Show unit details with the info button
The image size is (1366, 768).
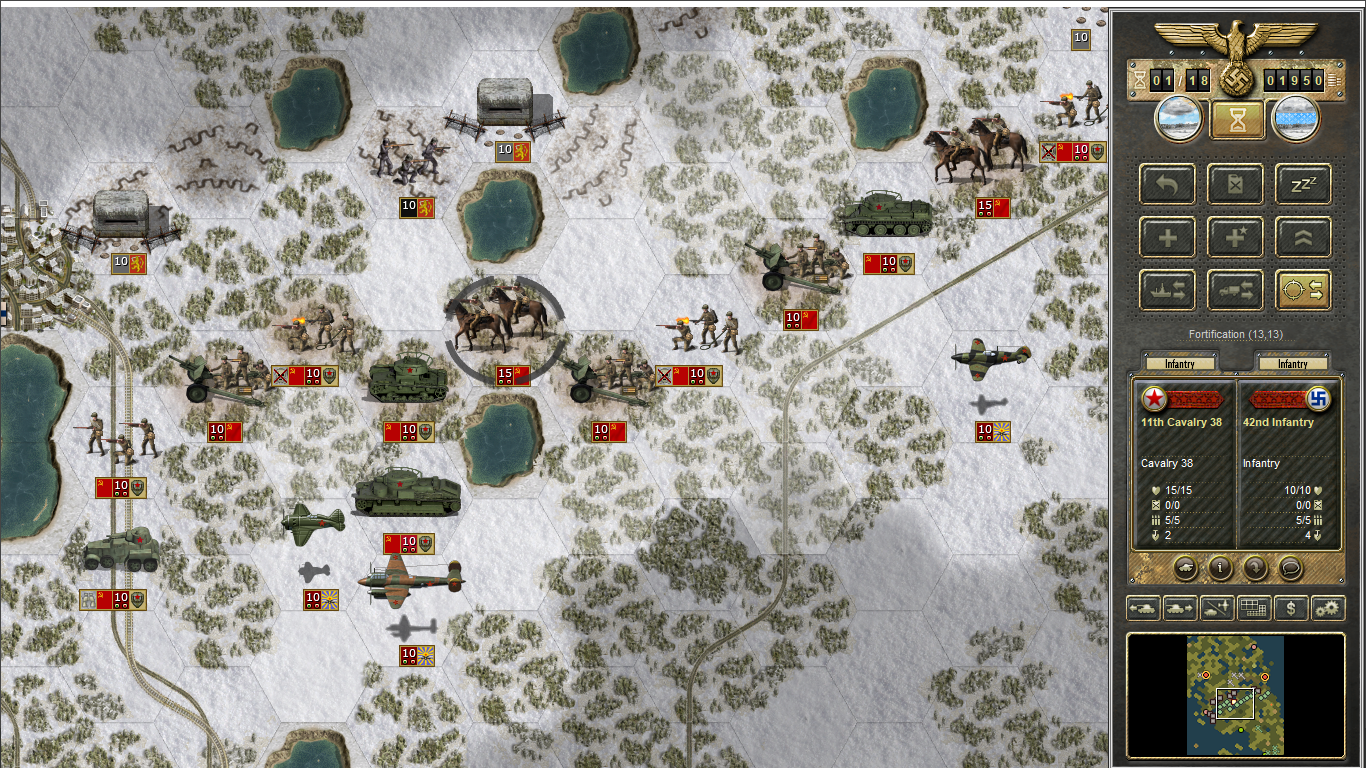pos(1219,568)
